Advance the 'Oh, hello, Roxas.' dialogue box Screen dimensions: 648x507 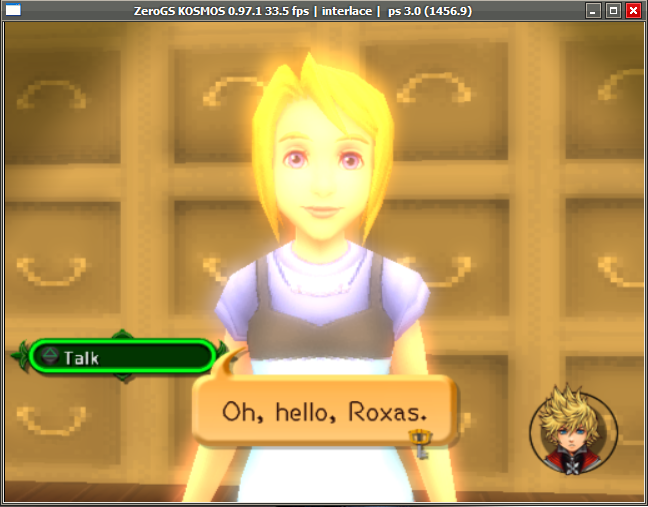point(325,411)
